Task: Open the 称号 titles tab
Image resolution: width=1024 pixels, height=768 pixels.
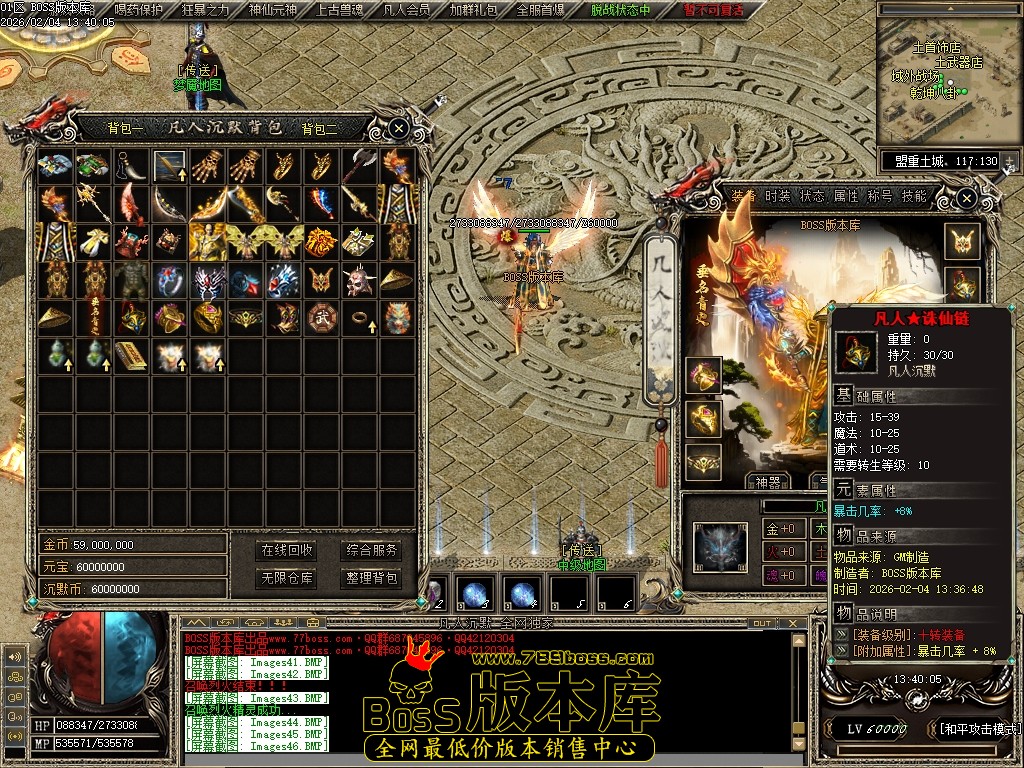Action: pos(880,196)
